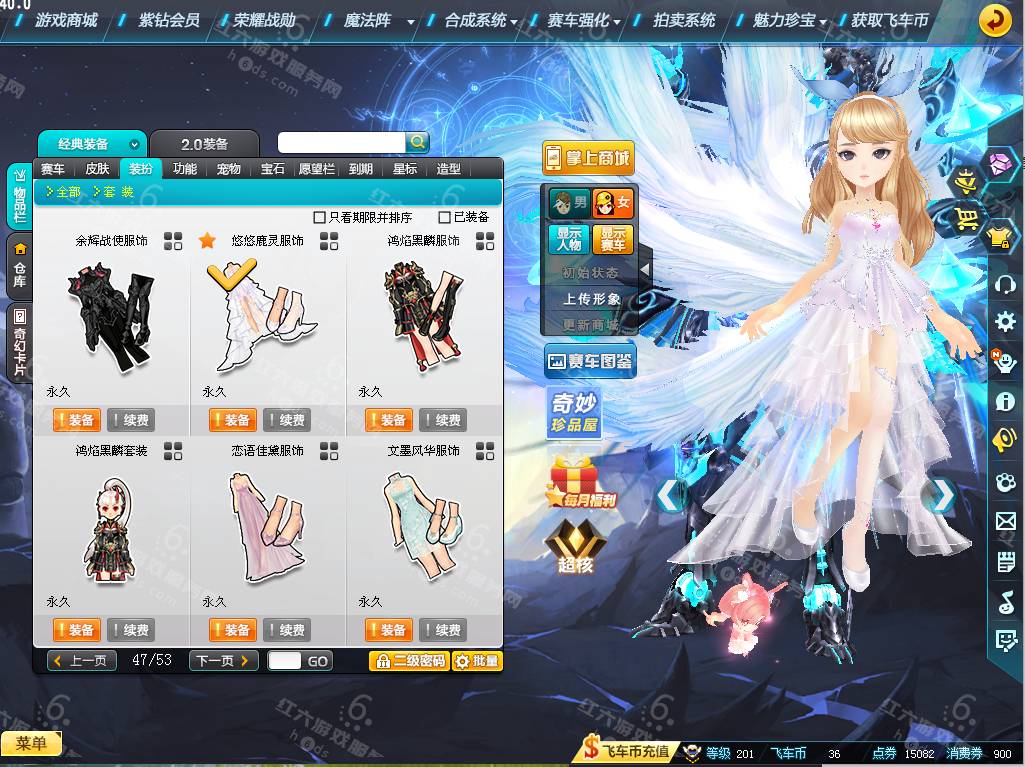Open the 菜单 menu button
The image size is (1025, 767).
pyautogui.click(x=31, y=743)
